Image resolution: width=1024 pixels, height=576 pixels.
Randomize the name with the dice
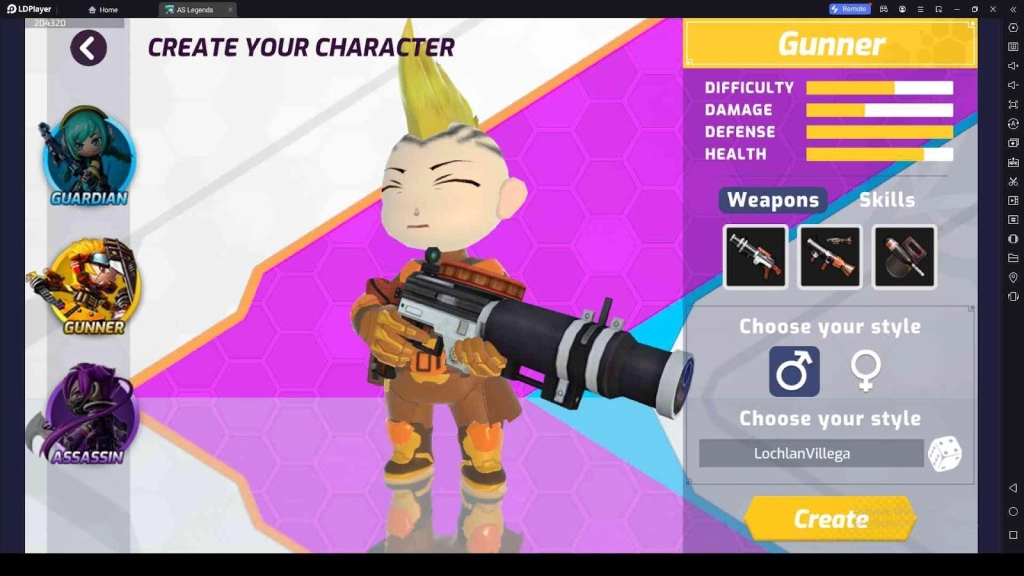point(944,454)
